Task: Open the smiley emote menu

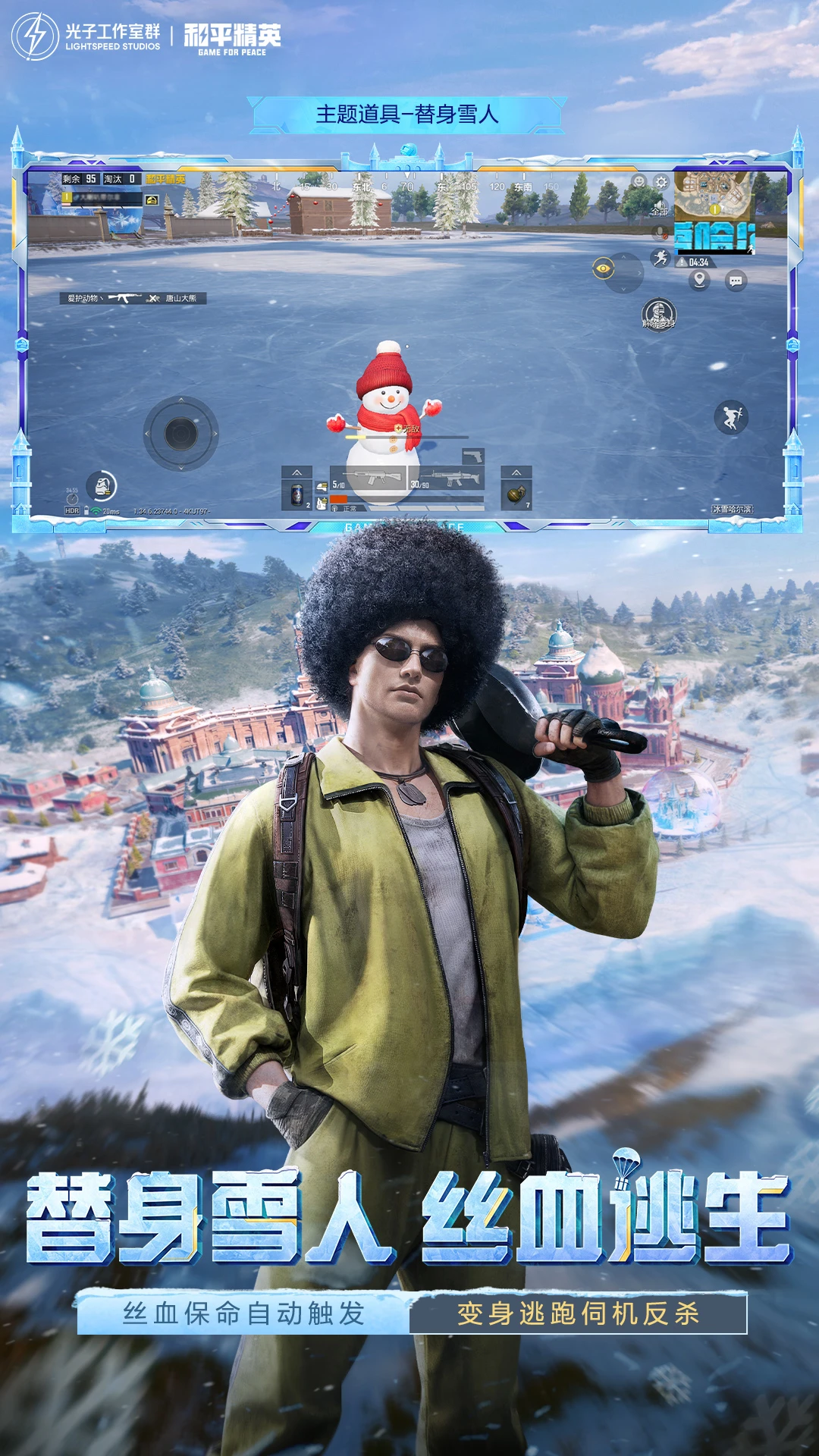Action: coord(639,182)
